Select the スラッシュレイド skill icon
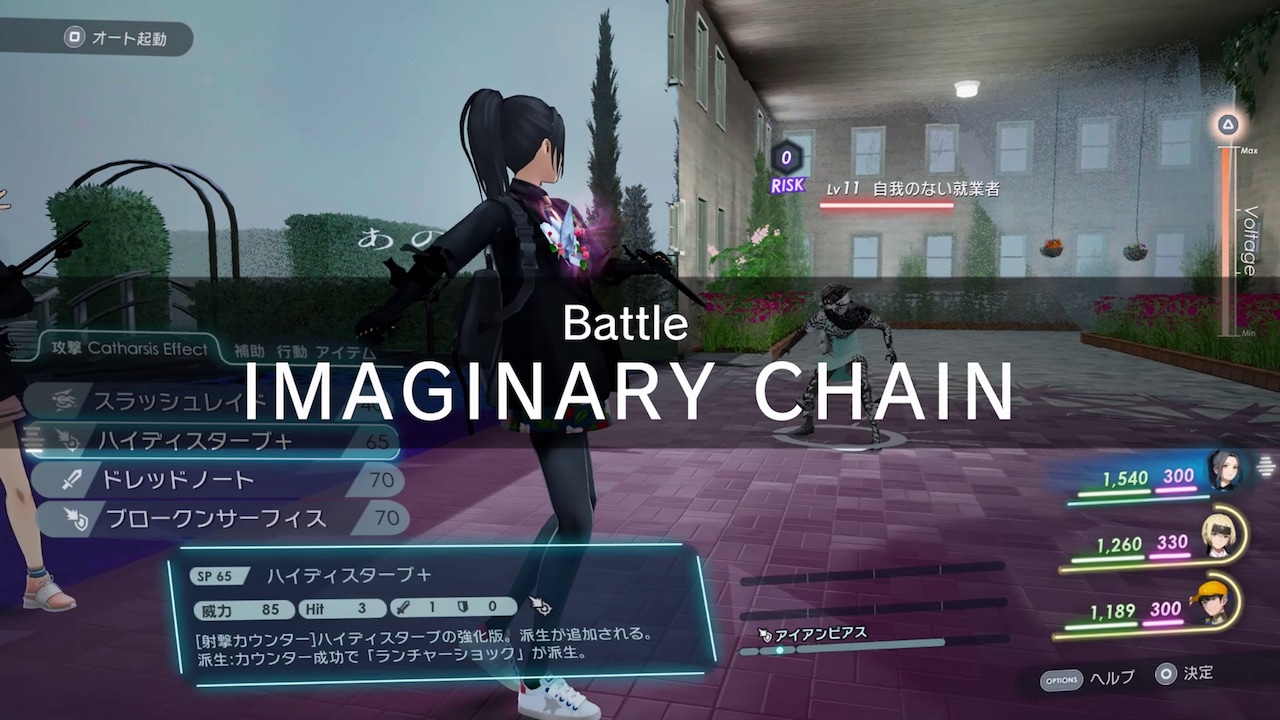1280x720 pixels. pos(63,398)
